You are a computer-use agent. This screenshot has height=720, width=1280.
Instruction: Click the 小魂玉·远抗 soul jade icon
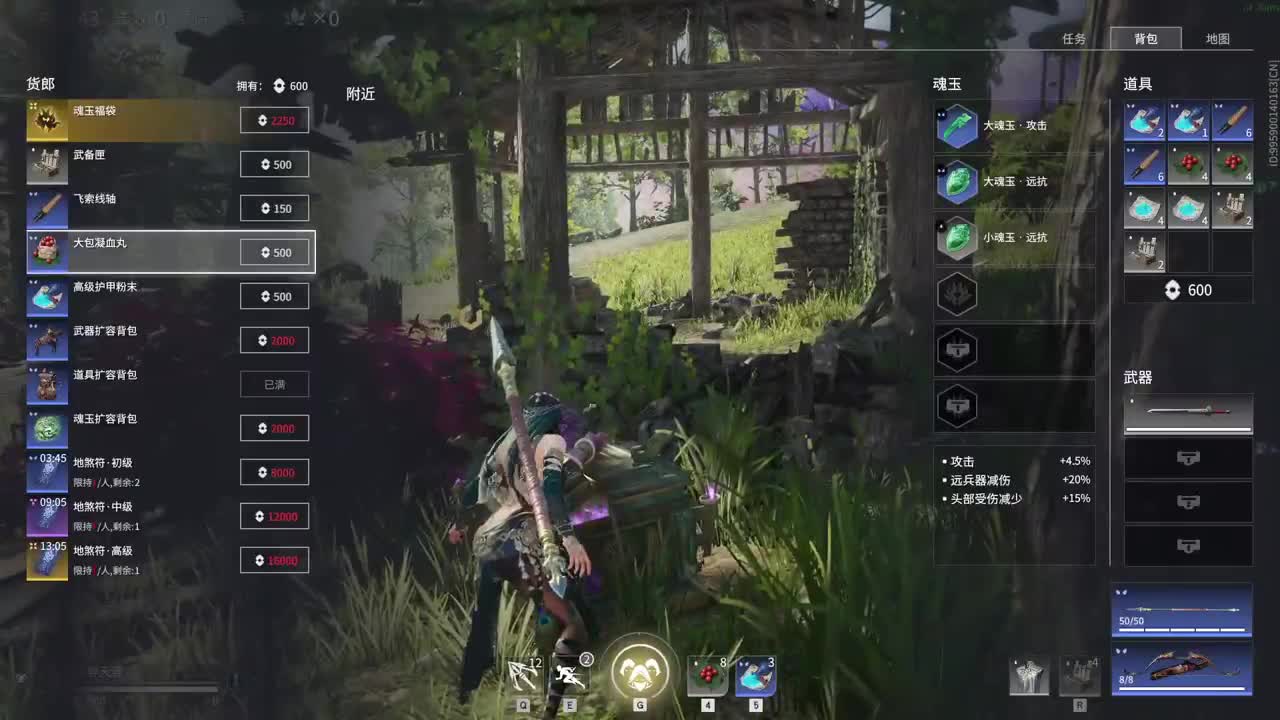[957, 237]
